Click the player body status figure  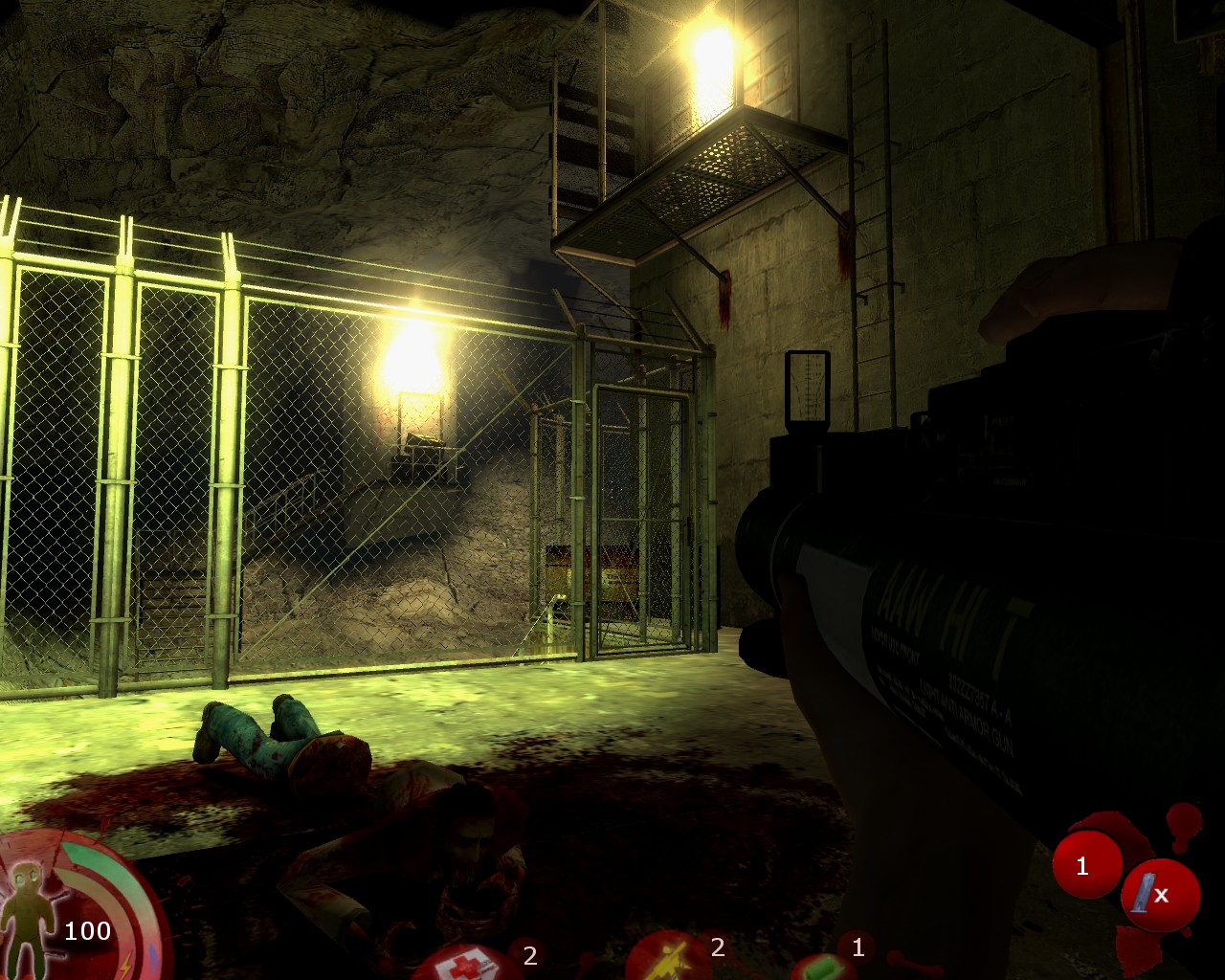tap(31, 912)
